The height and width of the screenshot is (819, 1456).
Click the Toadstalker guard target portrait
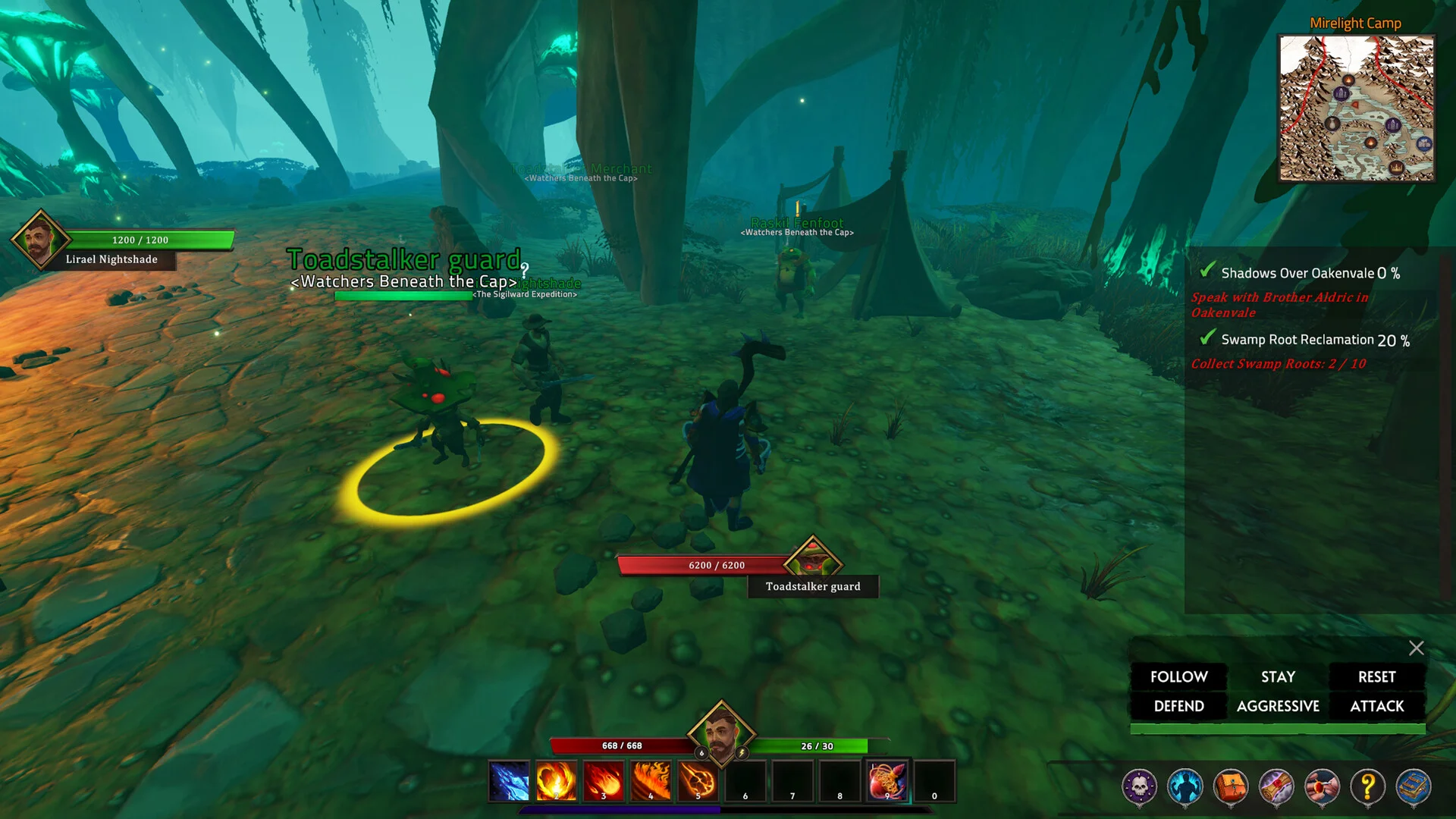812,561
